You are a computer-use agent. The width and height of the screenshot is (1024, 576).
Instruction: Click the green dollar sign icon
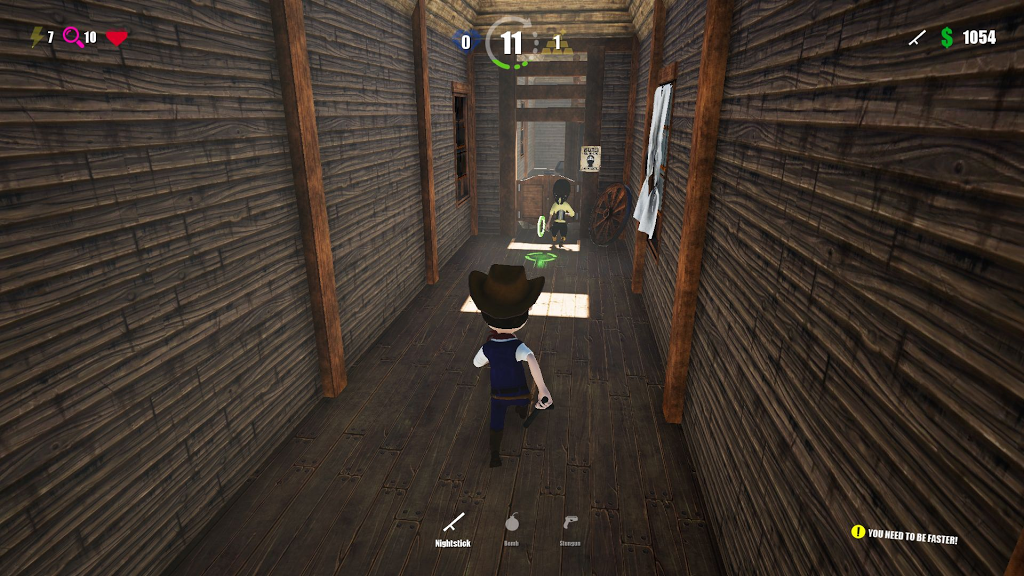(946, 37)
